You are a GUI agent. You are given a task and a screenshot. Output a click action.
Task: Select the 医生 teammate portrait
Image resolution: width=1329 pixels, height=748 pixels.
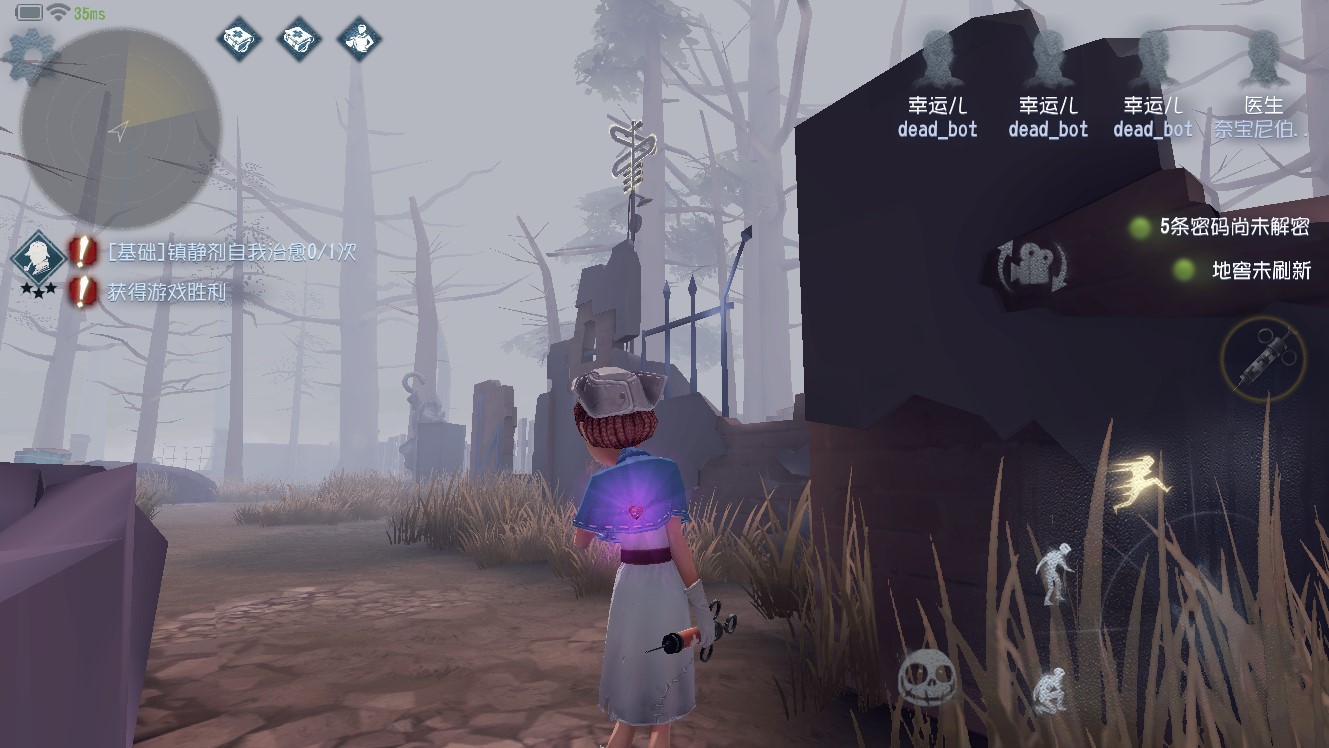(x=1263, y=59)
